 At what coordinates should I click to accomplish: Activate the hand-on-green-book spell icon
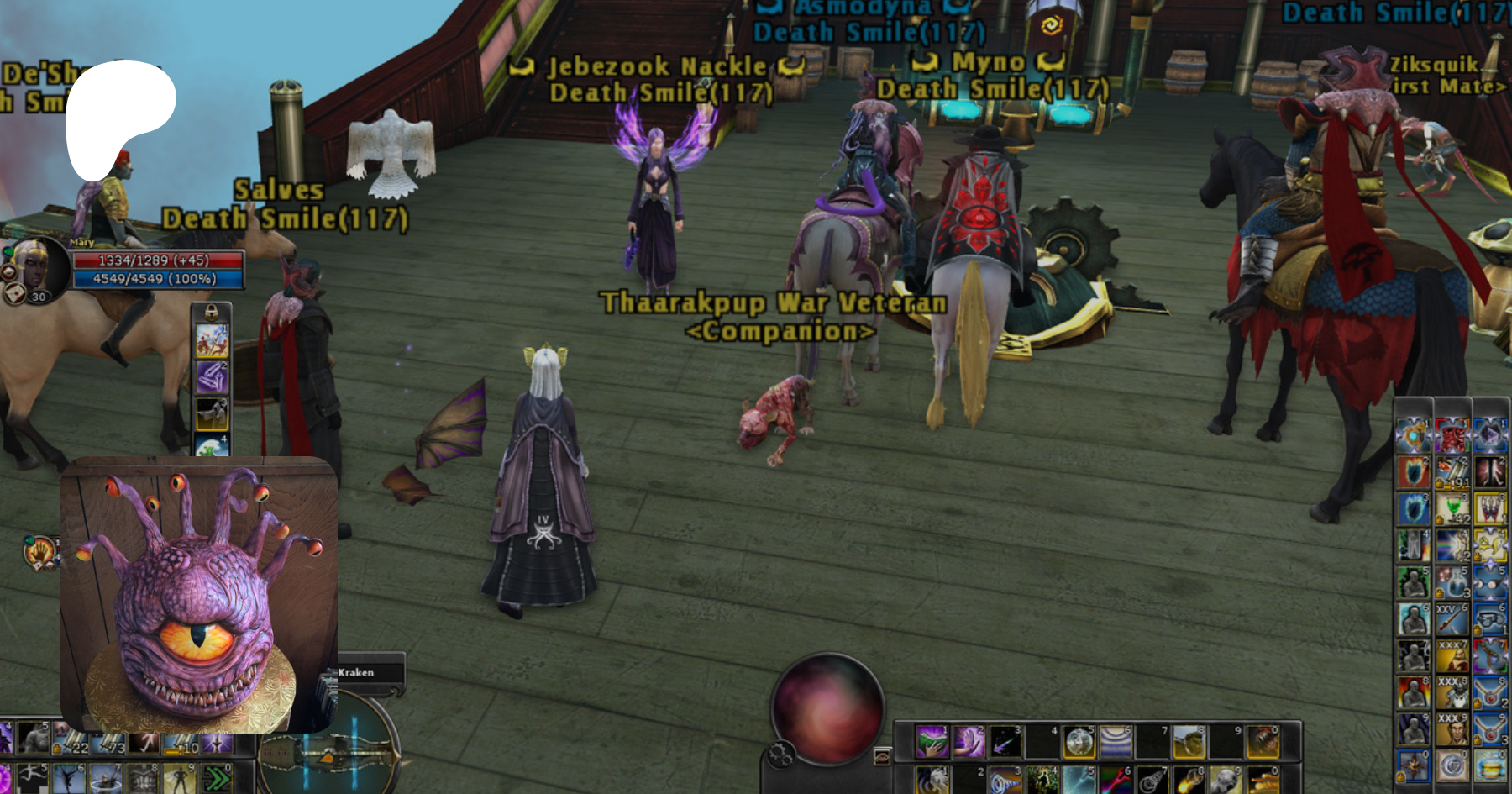[931, 742]
